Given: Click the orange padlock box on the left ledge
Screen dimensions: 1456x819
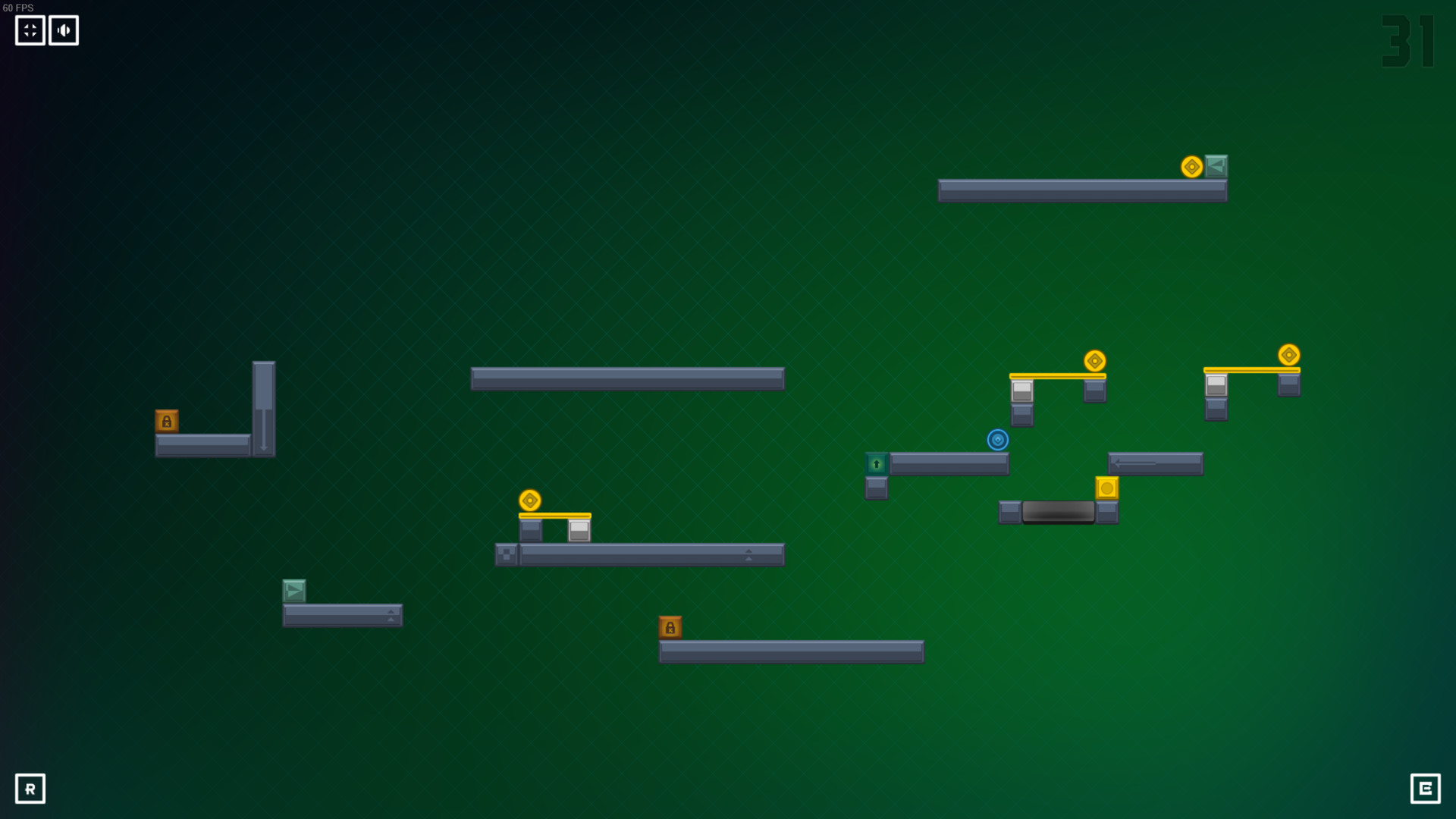Looking at the screenshot, I should pyautogui.click(x=168, y=421).
